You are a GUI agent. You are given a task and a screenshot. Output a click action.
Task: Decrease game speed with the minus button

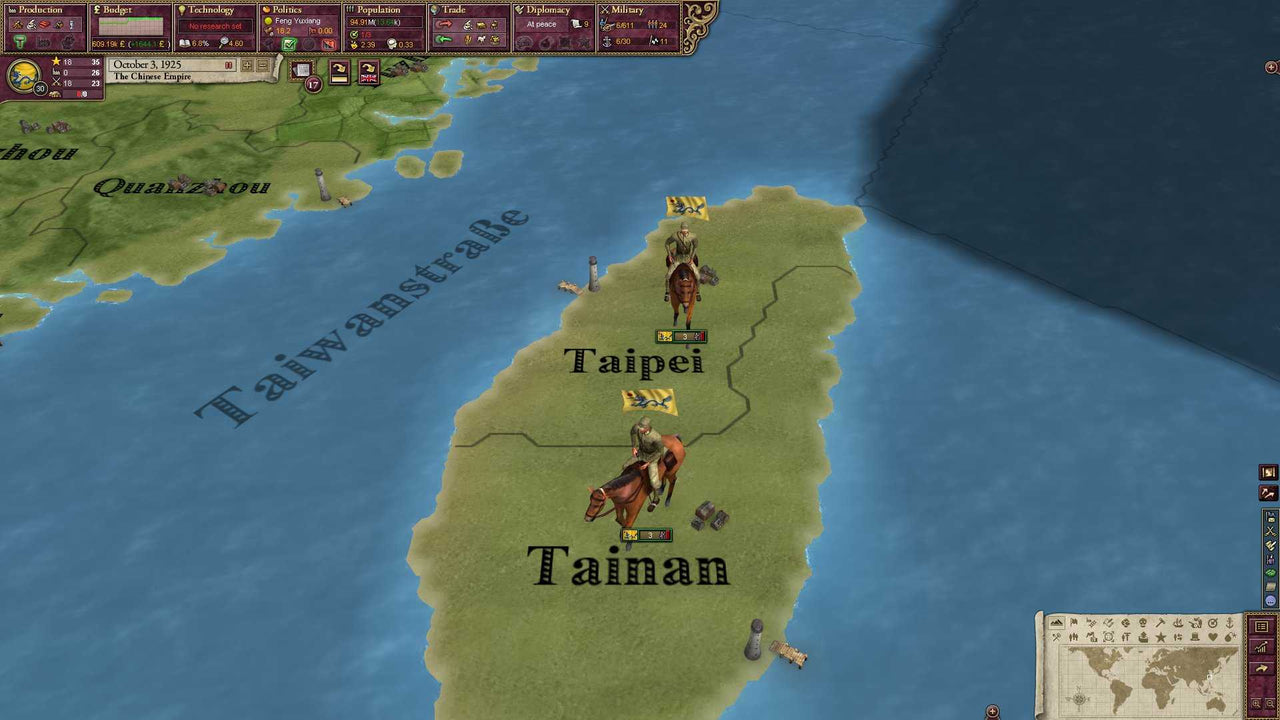pos(261,64)
